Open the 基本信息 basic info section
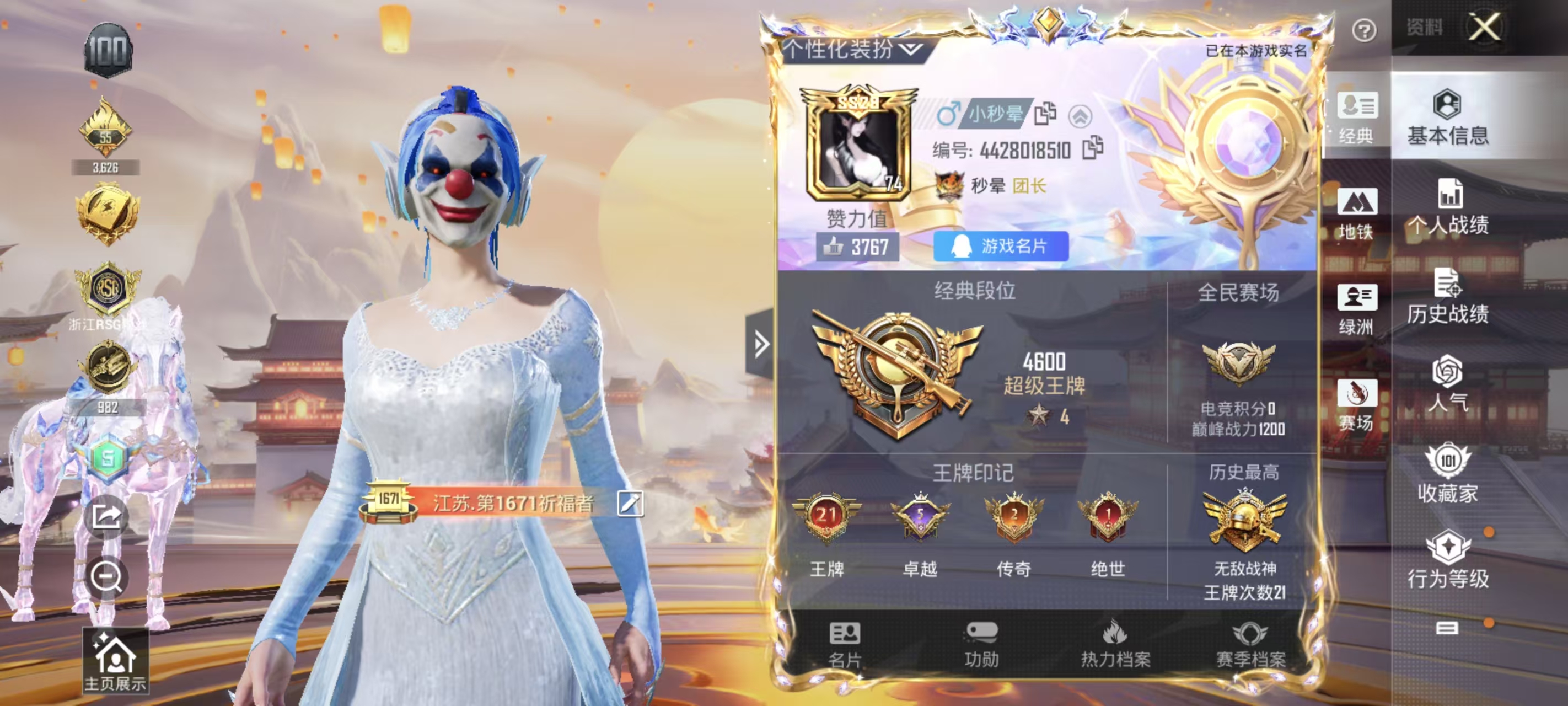1568x706 pixels. point(1447,117)
